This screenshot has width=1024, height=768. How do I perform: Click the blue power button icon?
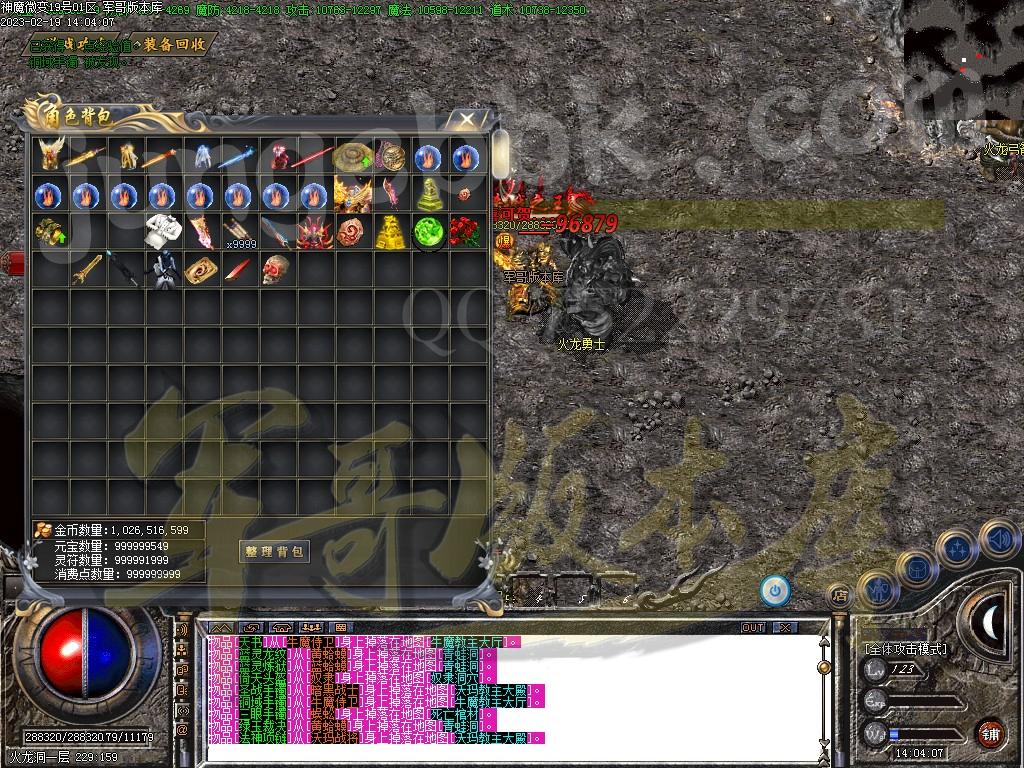tap(774, 590)
